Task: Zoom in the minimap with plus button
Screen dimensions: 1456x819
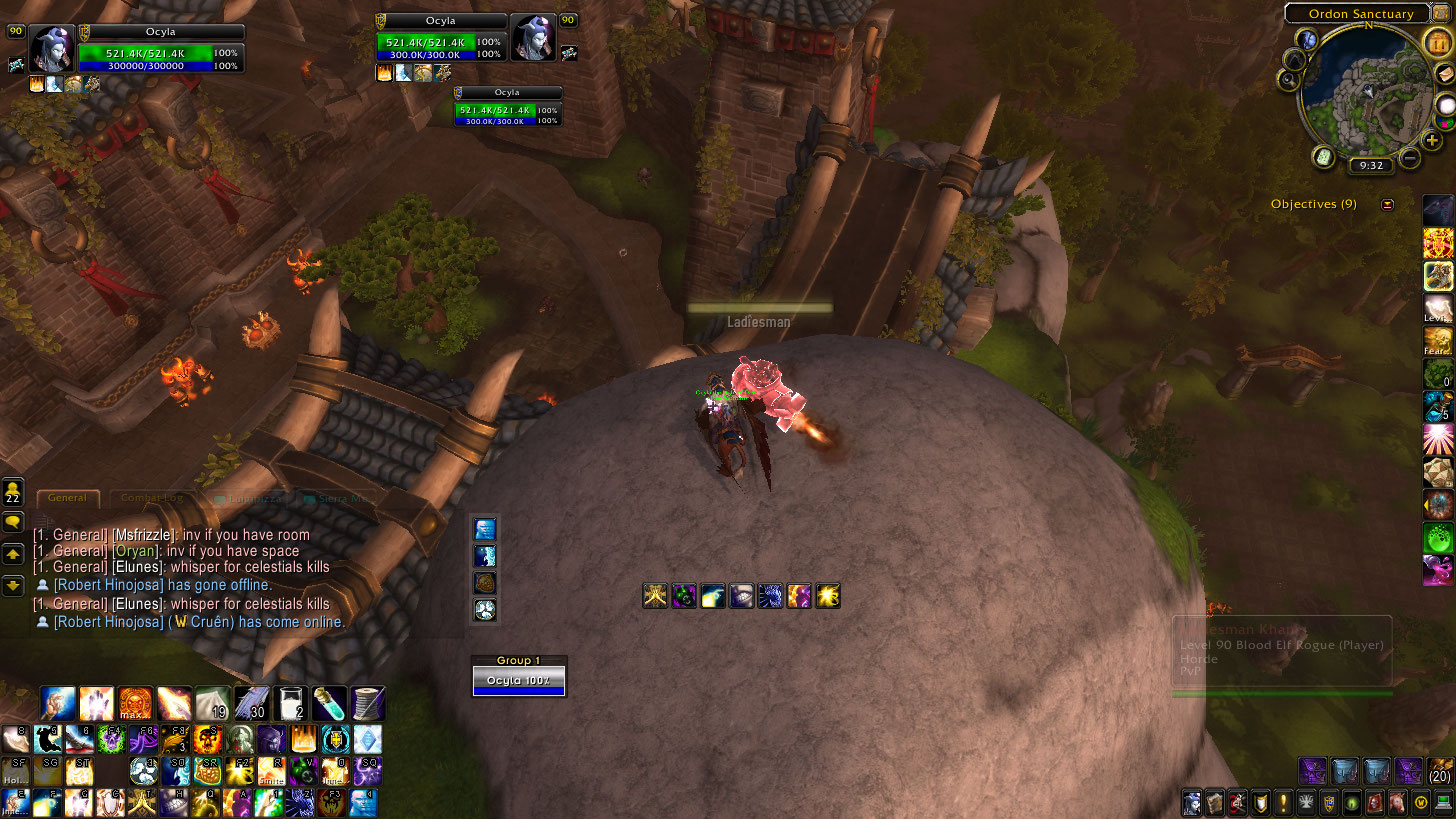Action: 1432,141
